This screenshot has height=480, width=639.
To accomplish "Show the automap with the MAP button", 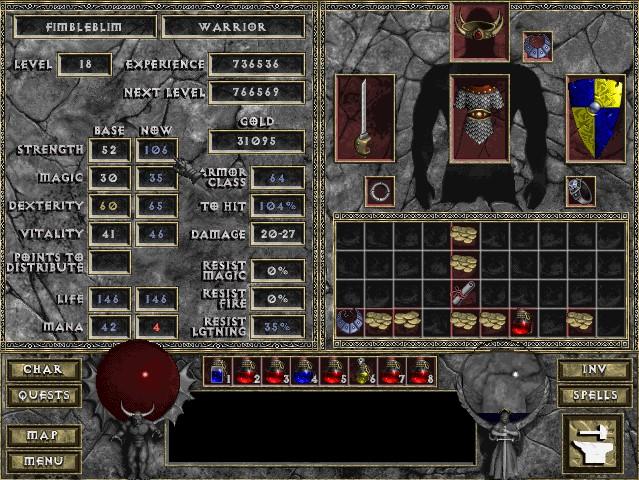I will pyautogui.click(x=43, y=437).
